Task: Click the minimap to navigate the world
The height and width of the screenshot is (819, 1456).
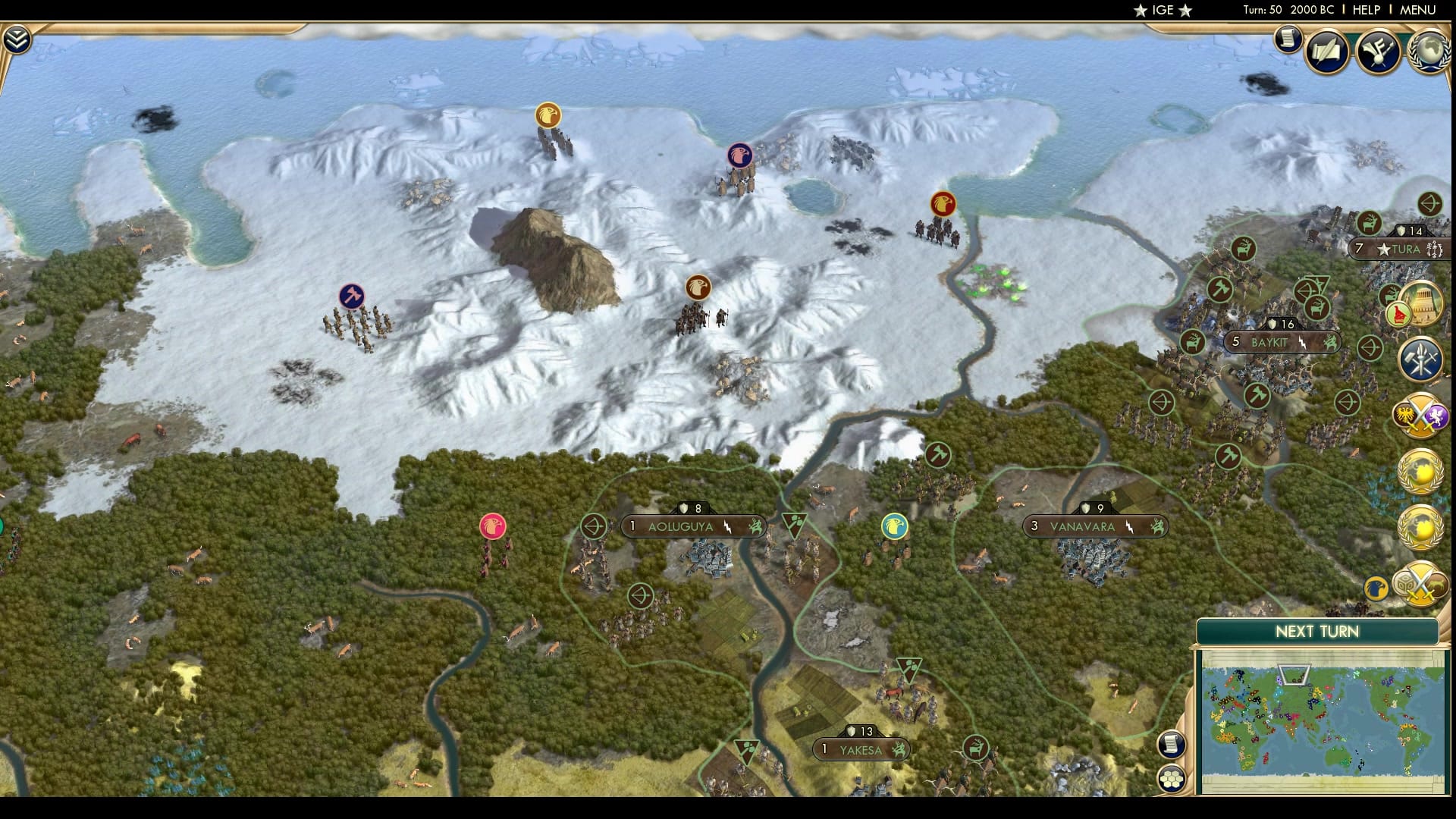Action: point(1321,713)
